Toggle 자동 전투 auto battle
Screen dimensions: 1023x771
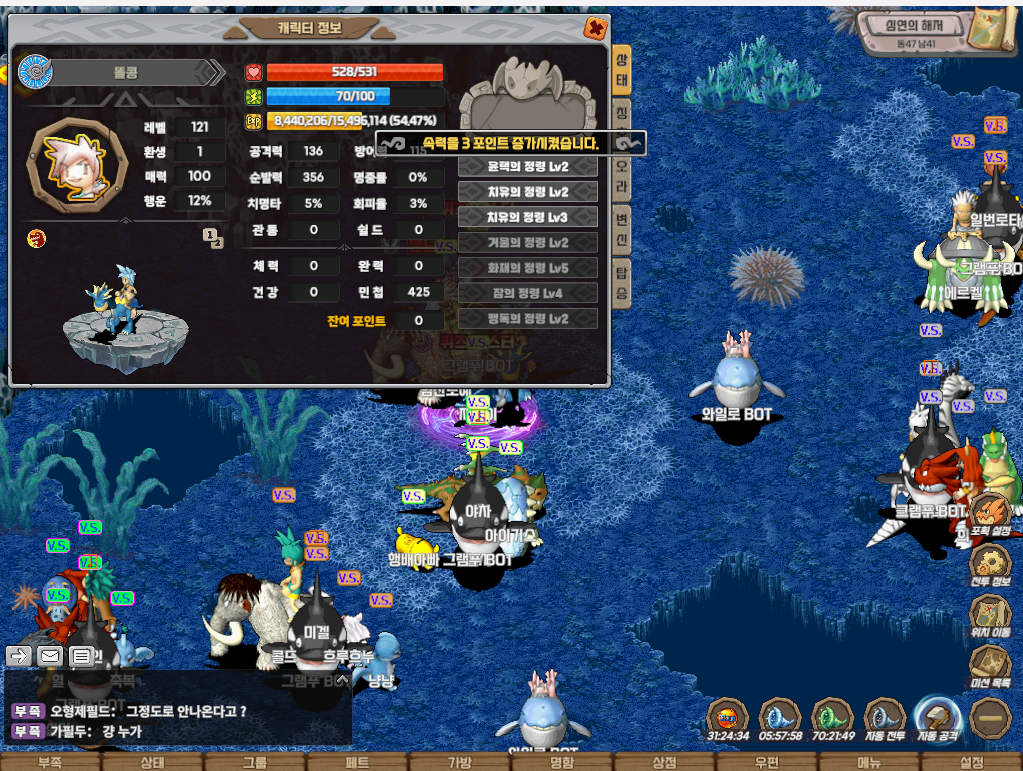(884, 718)
